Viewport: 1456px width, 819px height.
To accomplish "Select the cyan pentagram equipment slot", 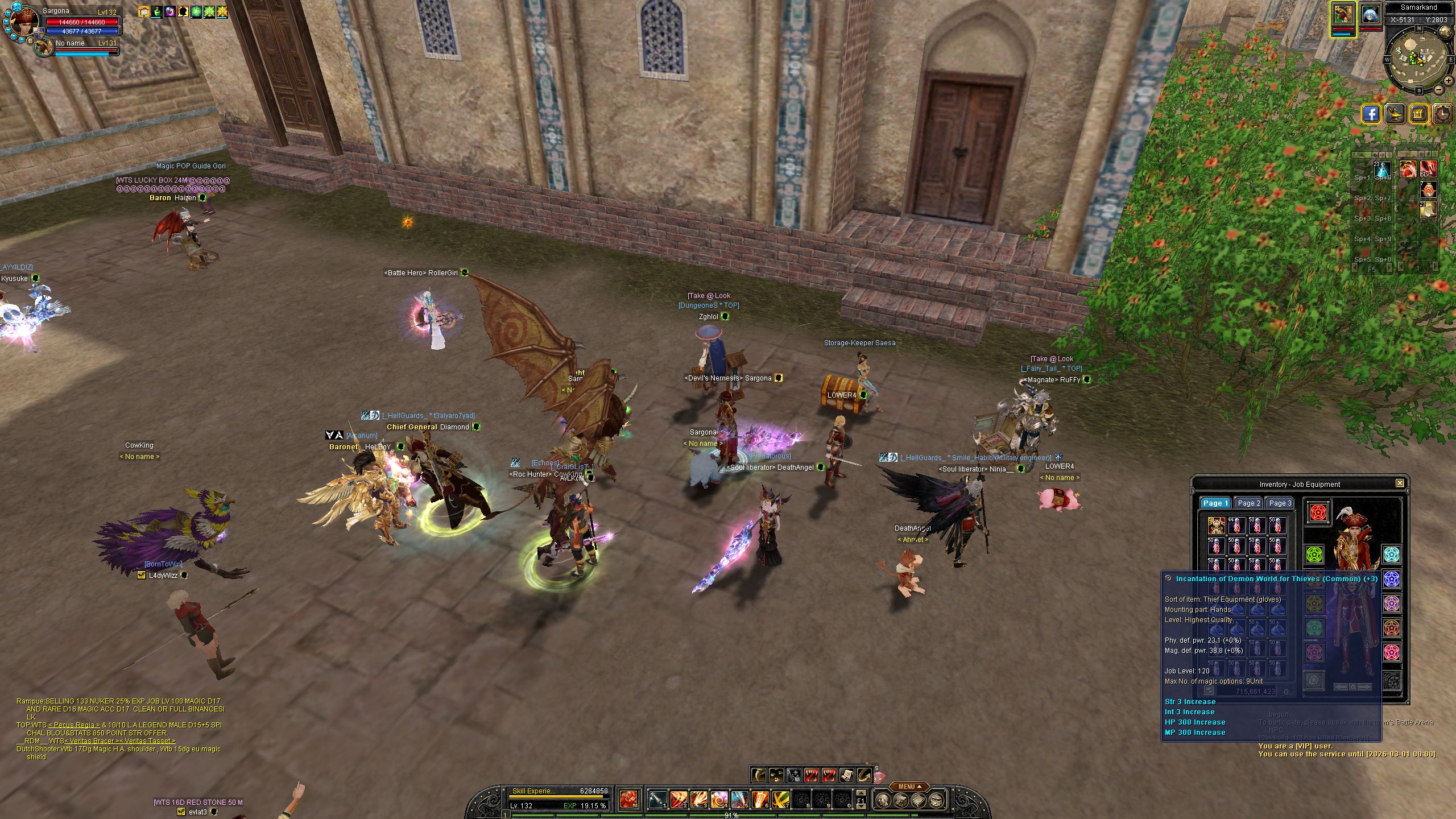I will tap(1391, 553).
